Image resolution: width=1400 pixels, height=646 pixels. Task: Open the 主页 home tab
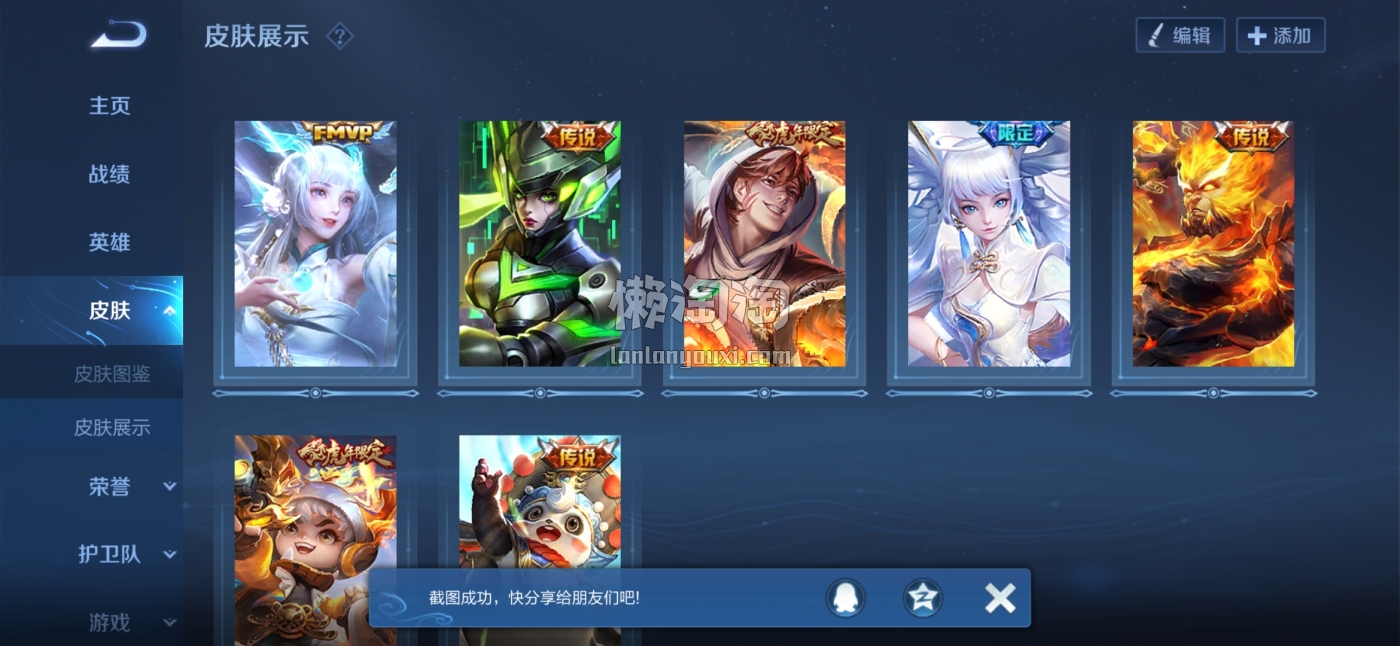(x=110, y=106)
